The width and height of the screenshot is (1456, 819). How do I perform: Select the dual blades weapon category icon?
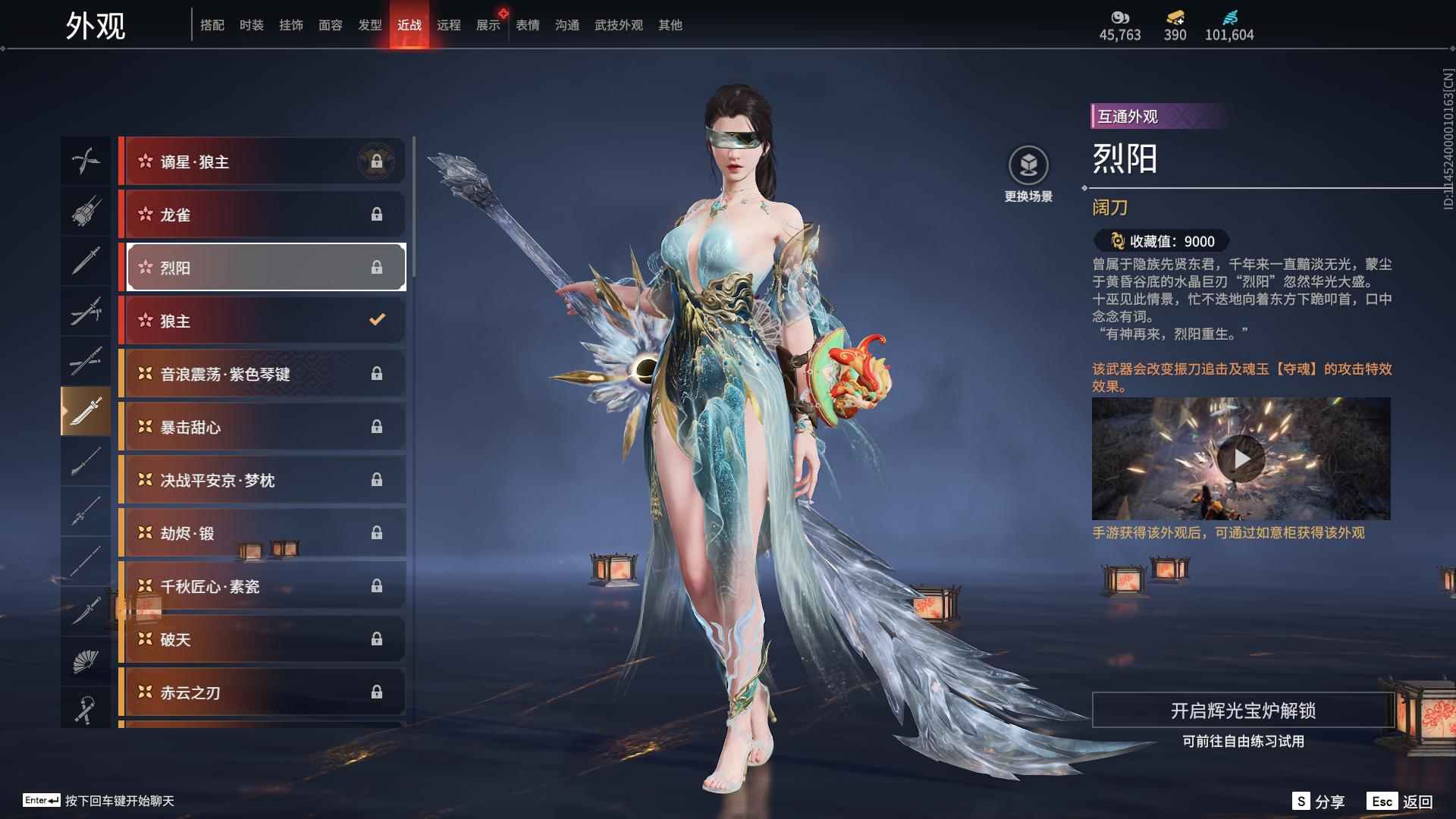86,162
